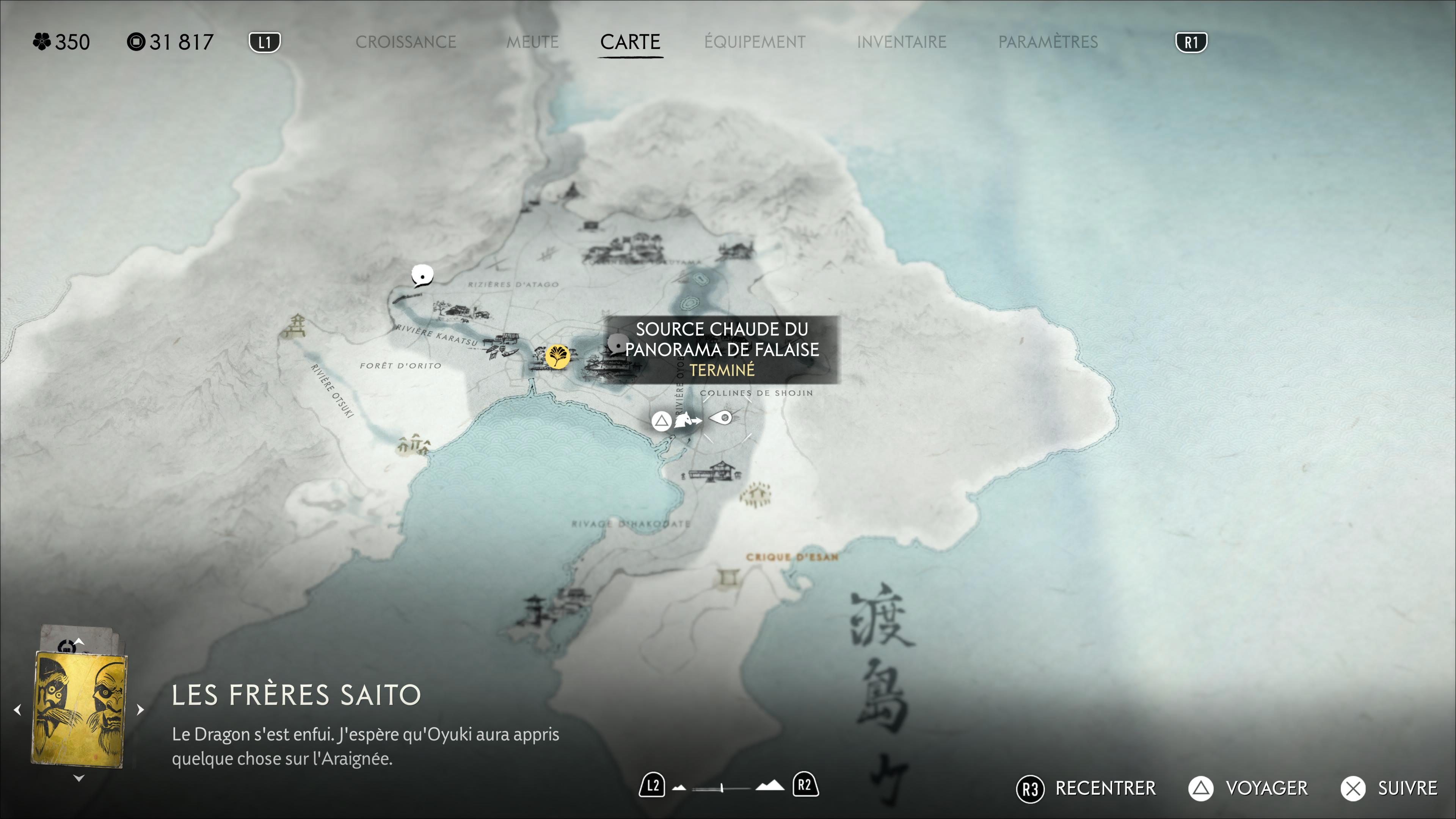Show the Inventaire tab
Viewport: 1456px width, 819px height.
901,42
